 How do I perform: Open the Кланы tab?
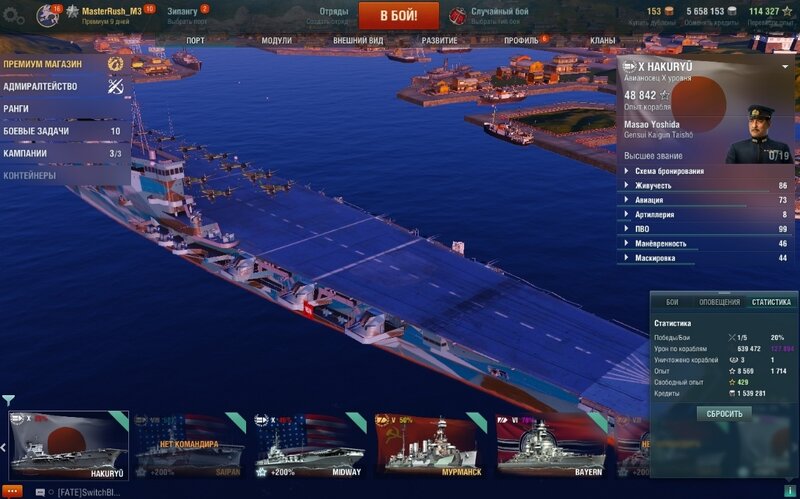[x=603, y=41]
